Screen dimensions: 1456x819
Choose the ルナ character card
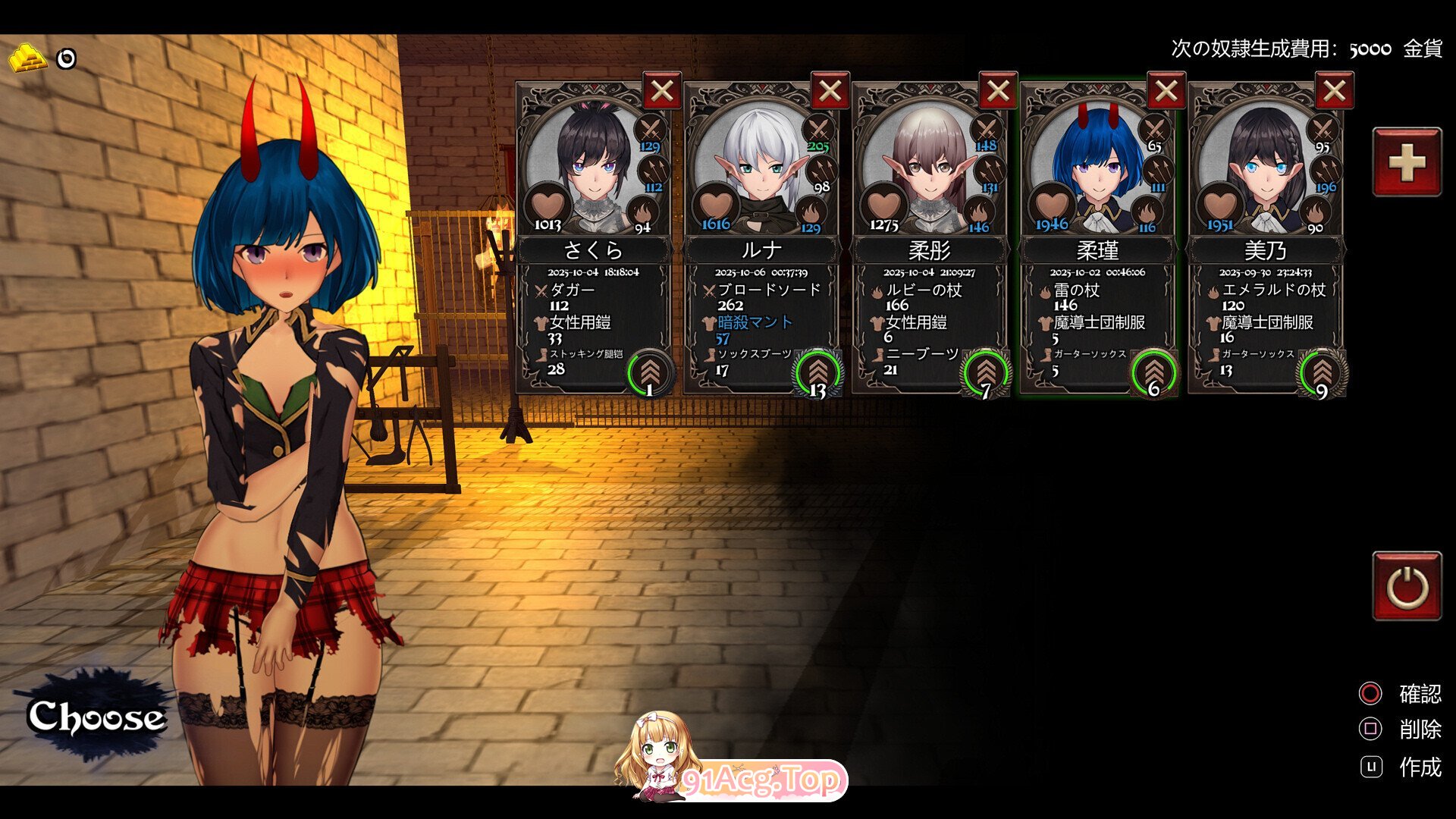click(x=761, y=250)
